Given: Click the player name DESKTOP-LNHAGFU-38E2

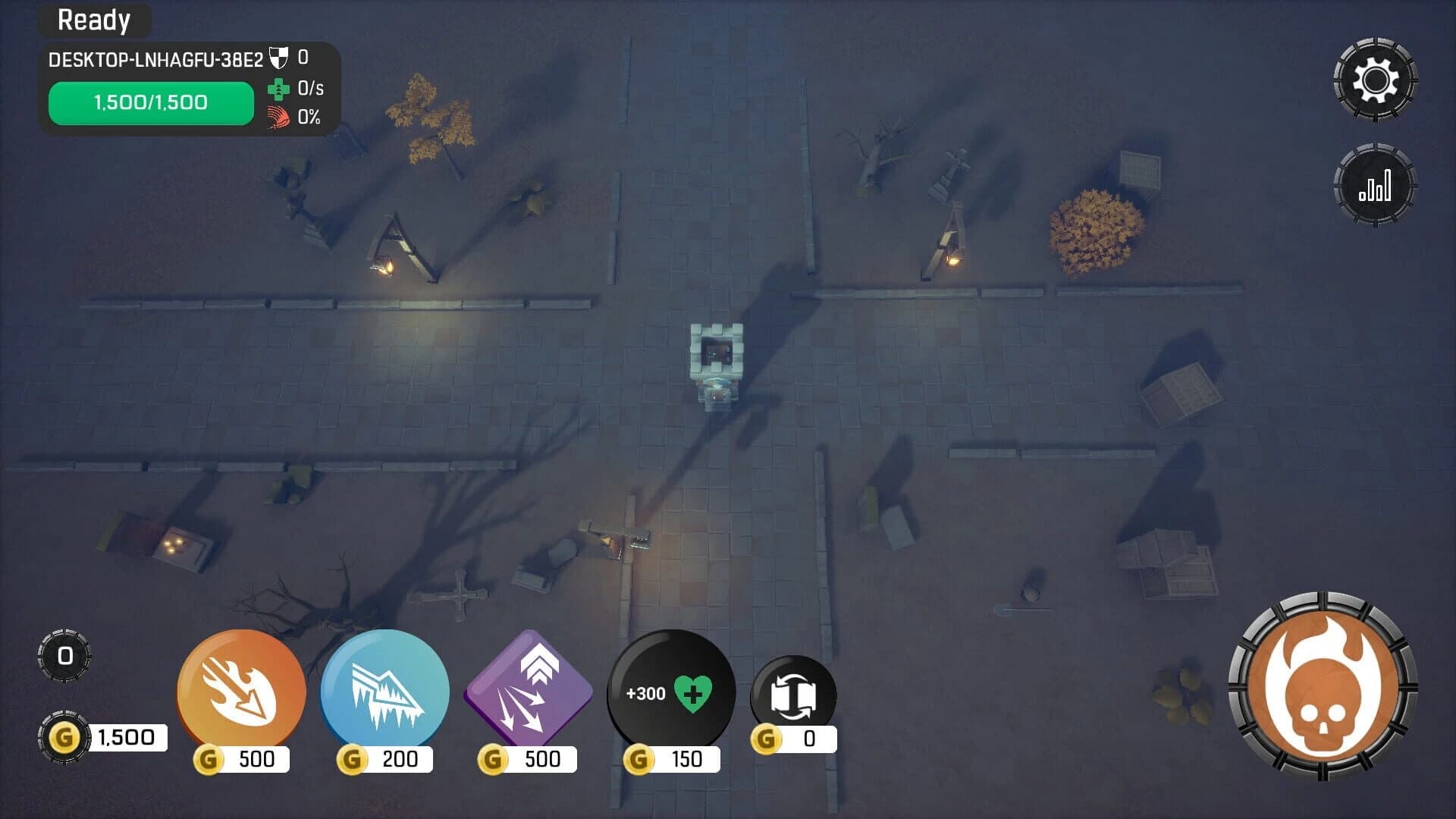Looking at the screenshot, I should [155, 55].
